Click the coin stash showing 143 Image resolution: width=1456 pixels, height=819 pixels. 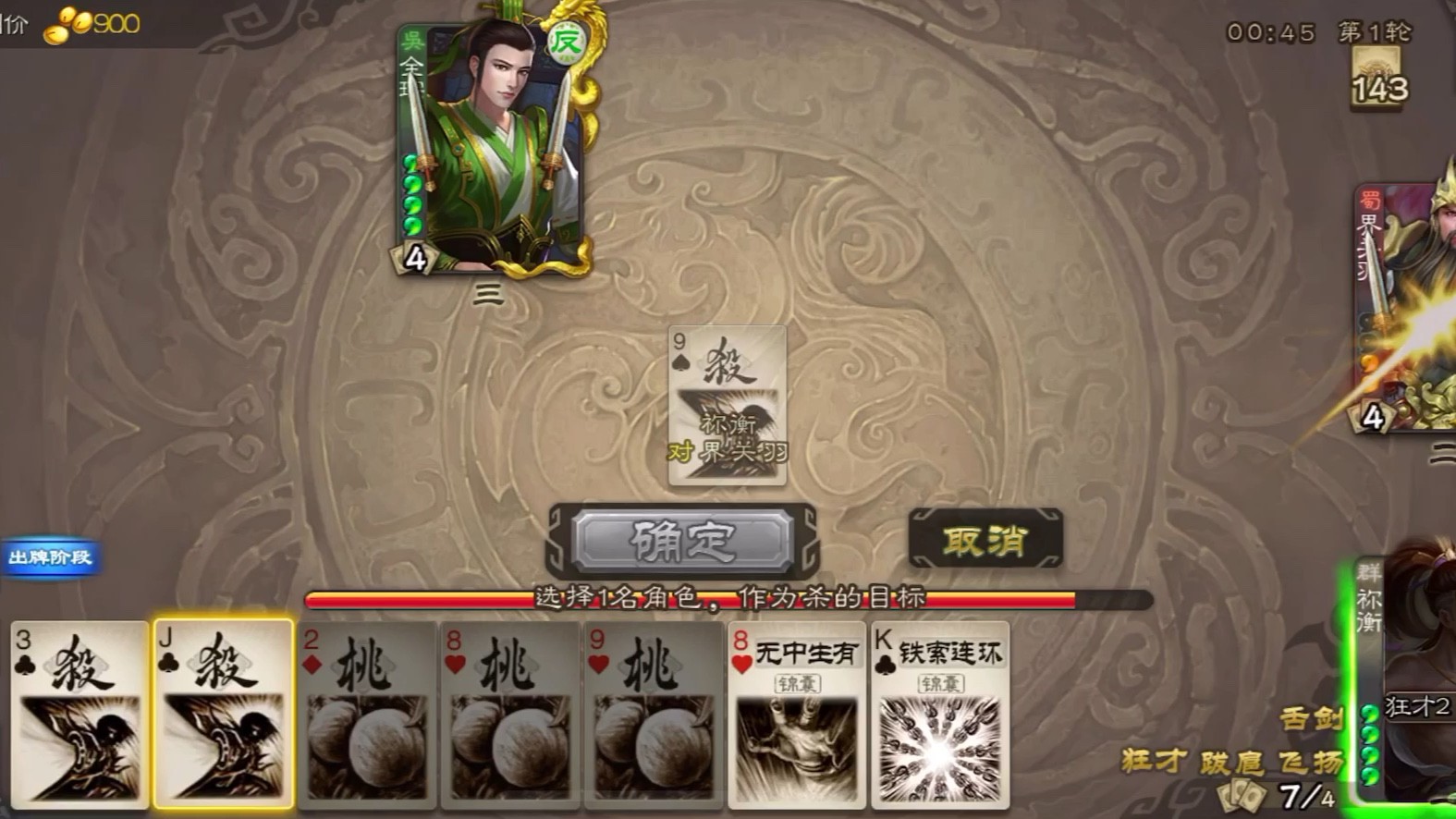(x=1377, y=79)
